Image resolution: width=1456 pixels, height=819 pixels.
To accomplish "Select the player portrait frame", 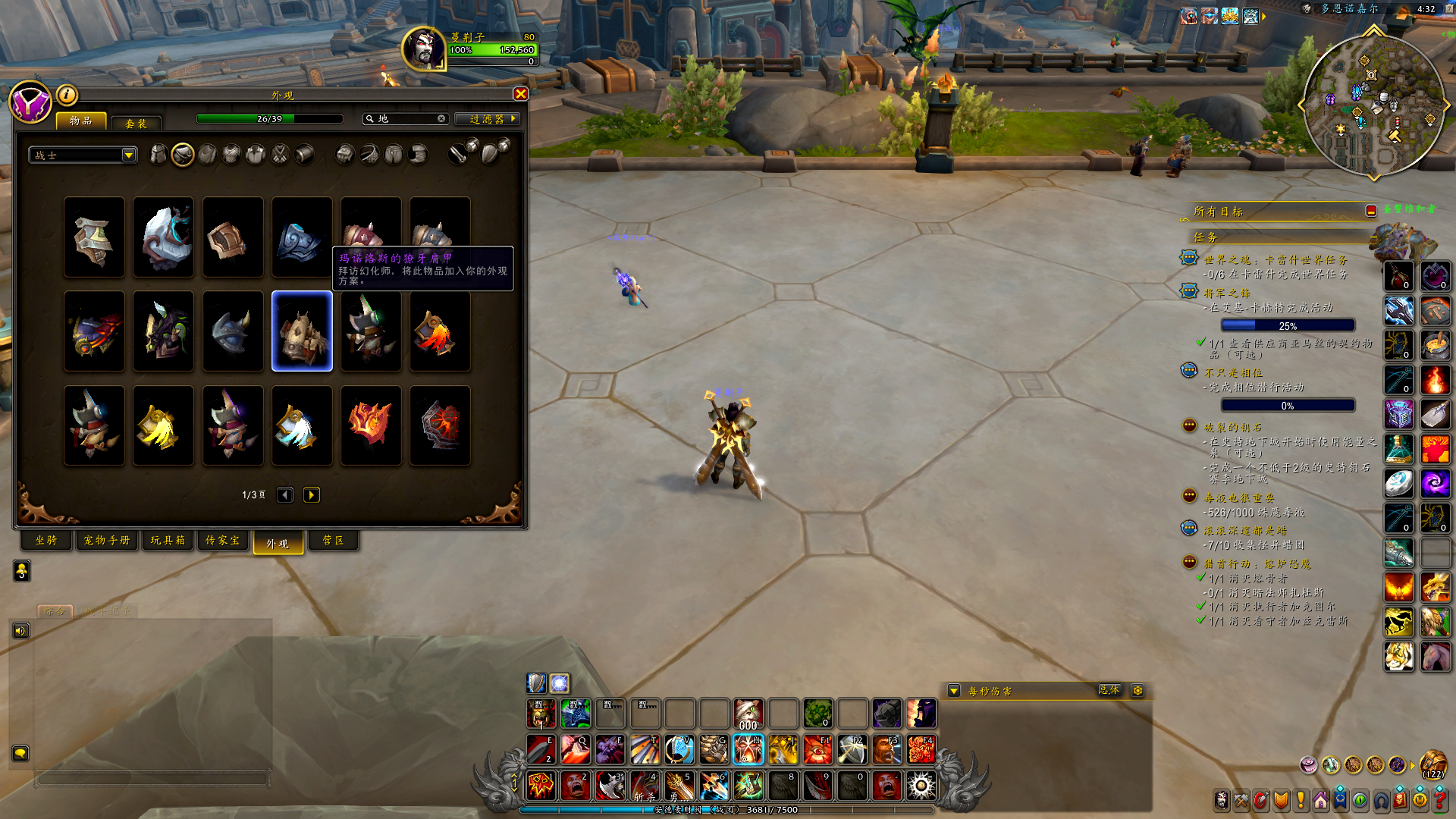I will tap(424, 49).
